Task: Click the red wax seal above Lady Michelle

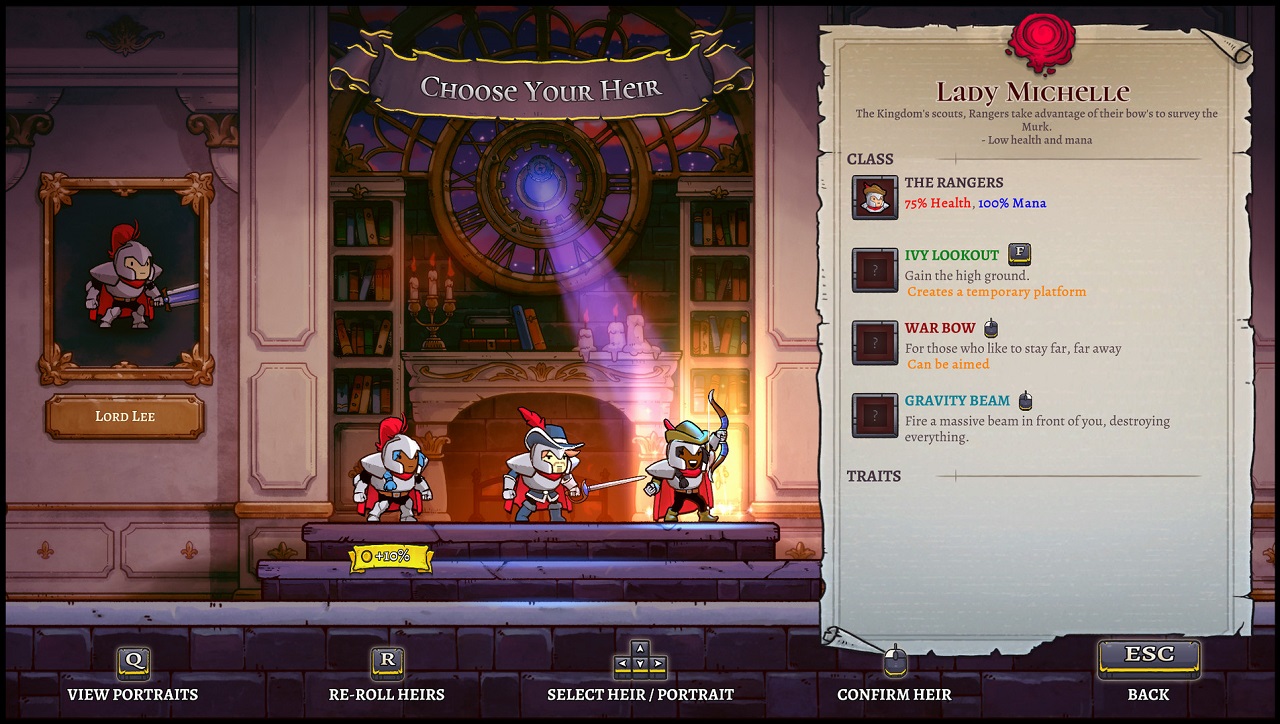Action: 1044,38
